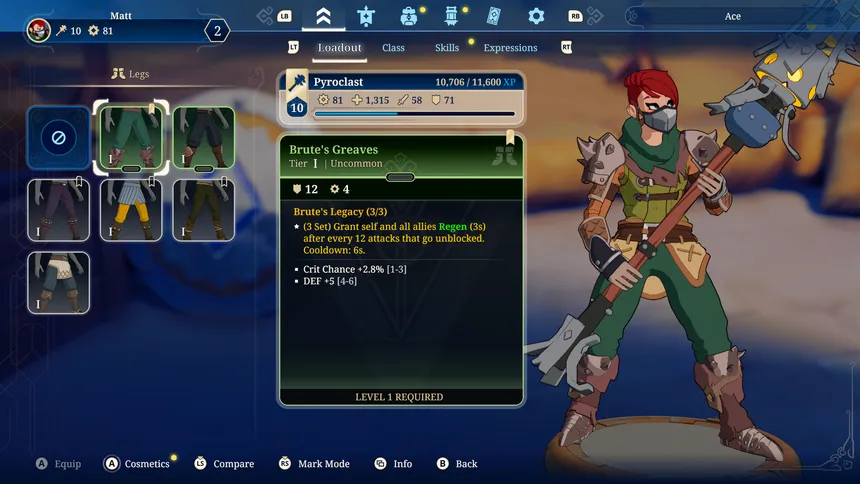Go to the Expressions tab
Image resolution: width=860 pixels, height=484 pixels.
tap(510, 48)
